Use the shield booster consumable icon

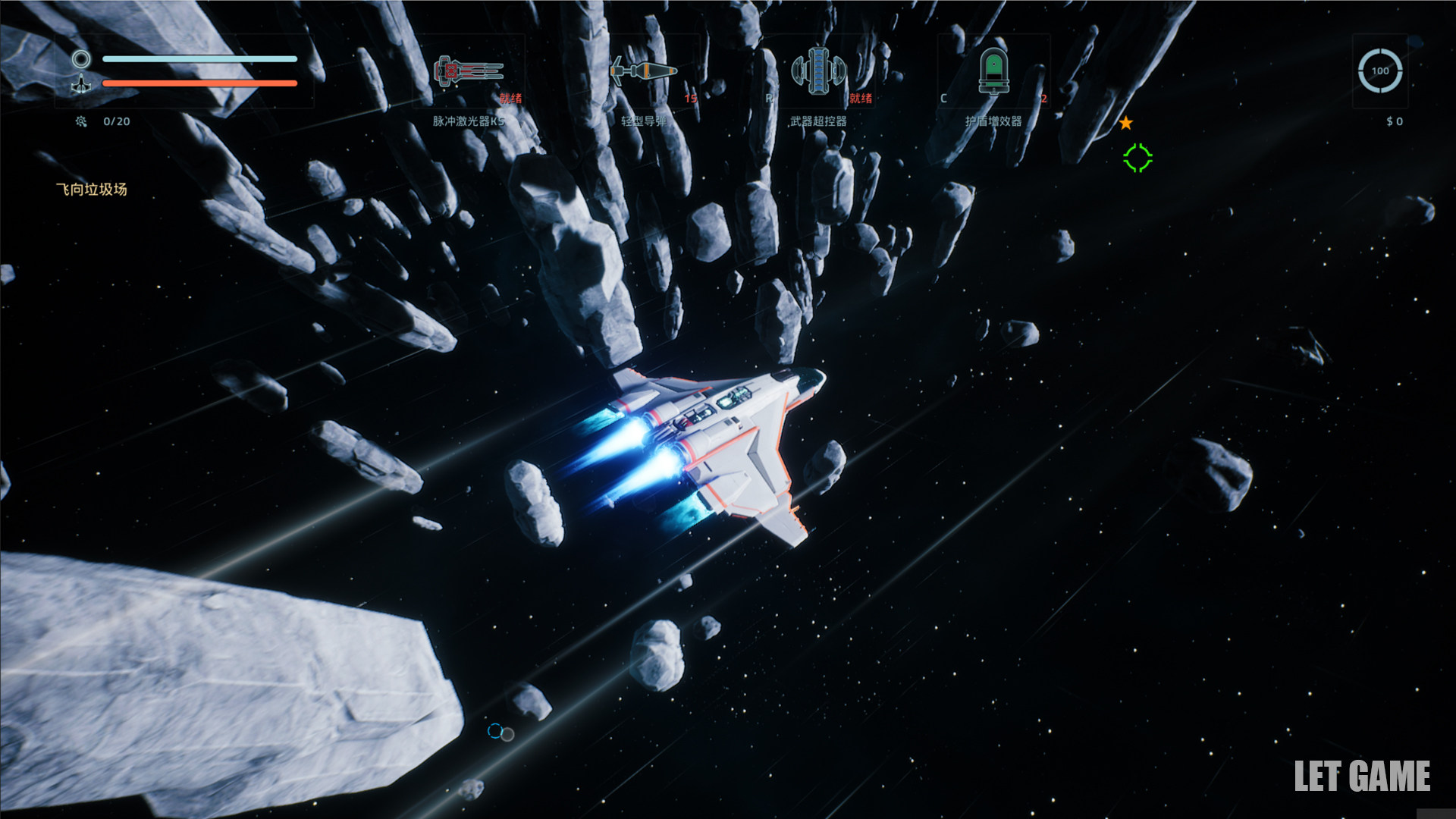point(993,71)
